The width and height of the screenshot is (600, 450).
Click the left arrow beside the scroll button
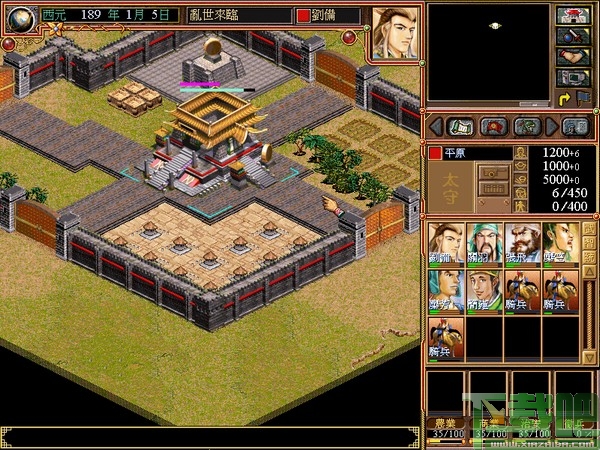point(436,127)
